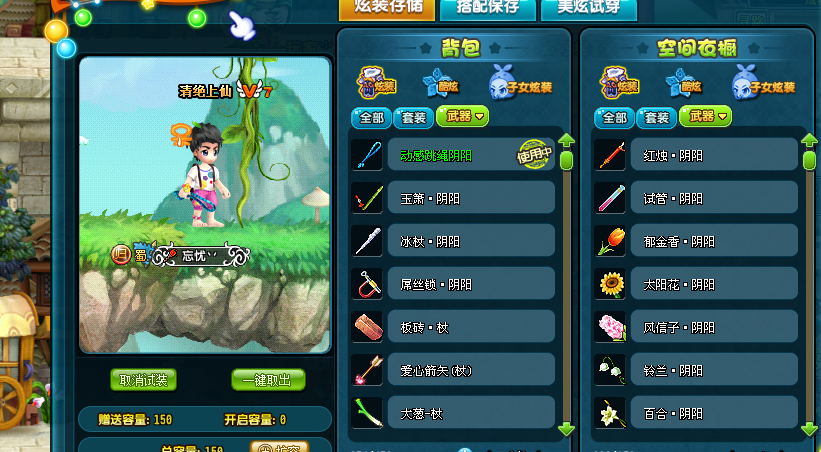821x452 pixels.
Task: Pick the 太阳花·阴阳 sunflower item
Action: [696, 284]
